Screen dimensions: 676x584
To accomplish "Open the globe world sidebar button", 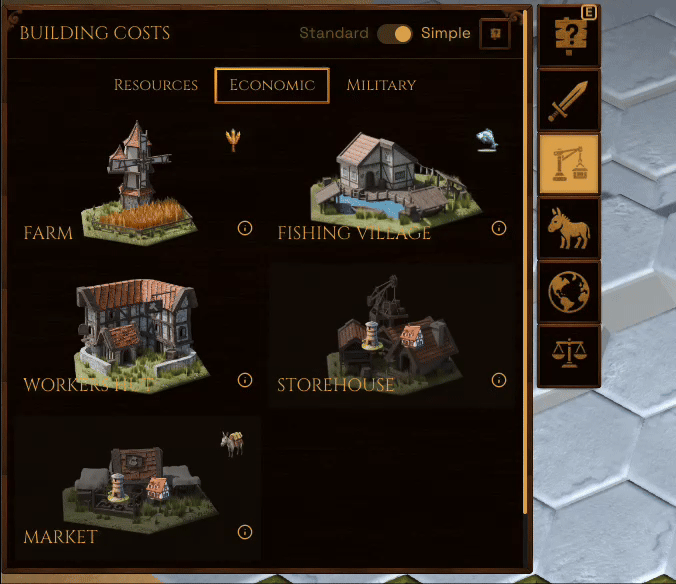I will coord(569,292).
